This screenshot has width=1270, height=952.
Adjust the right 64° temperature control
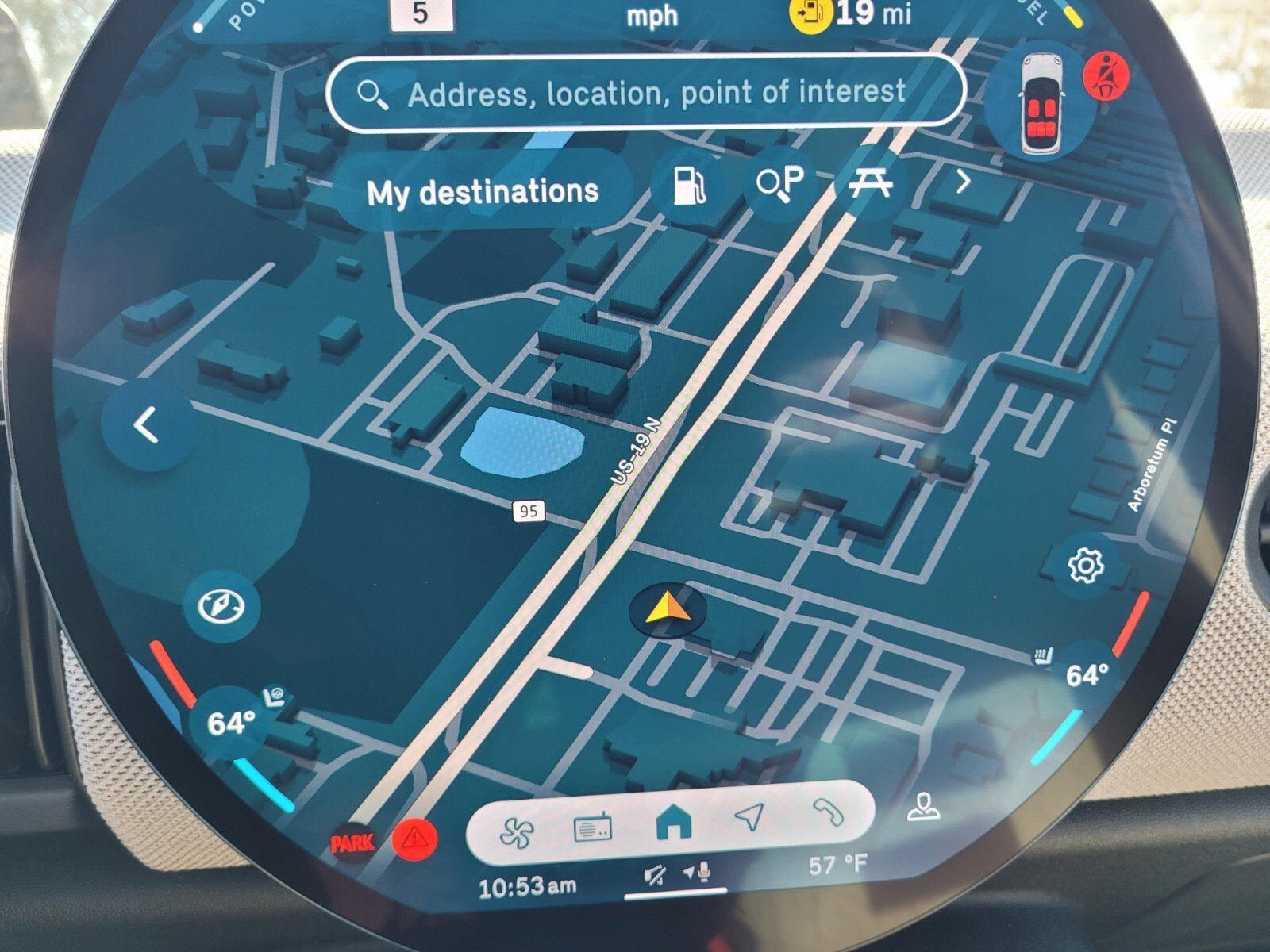pos(1086,676)
